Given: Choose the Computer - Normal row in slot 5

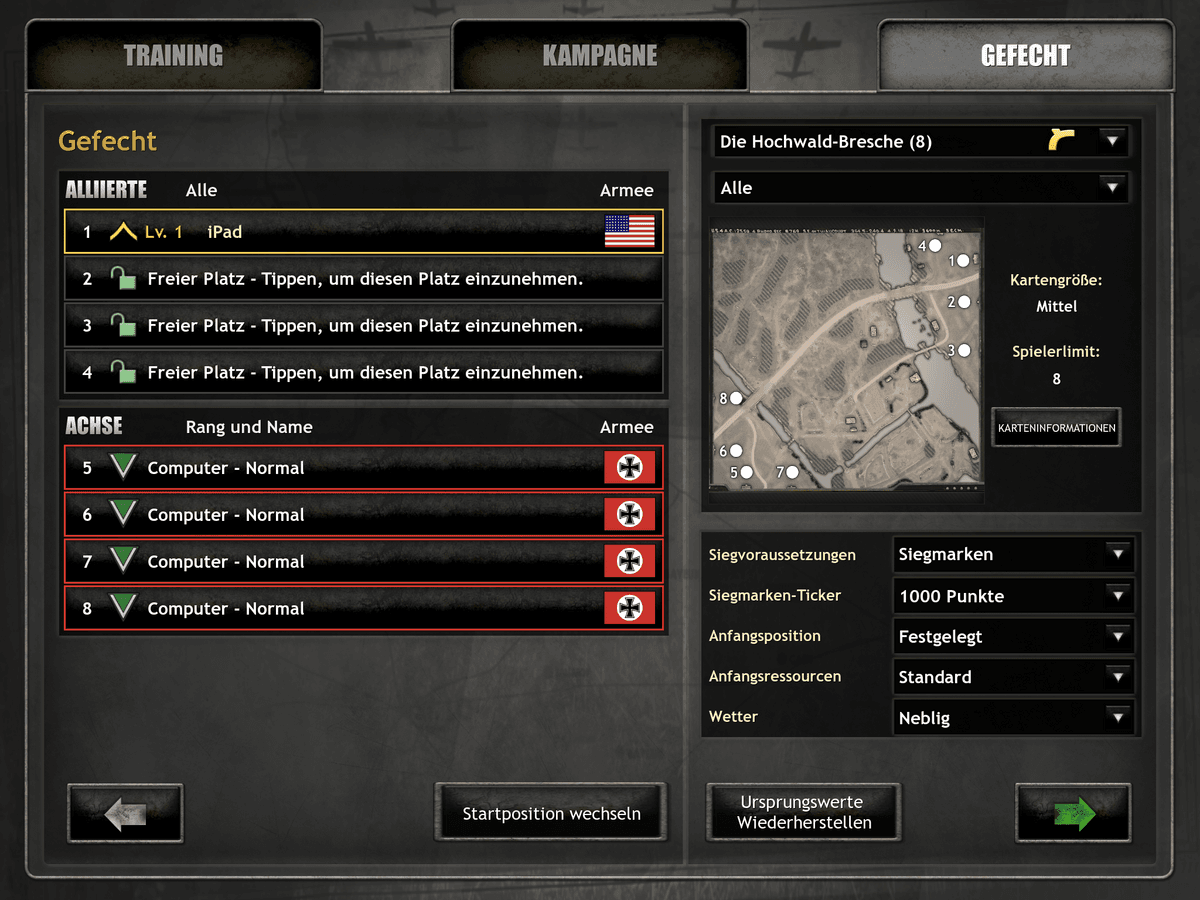Looking at the screenshot, I should click(363, 468).
